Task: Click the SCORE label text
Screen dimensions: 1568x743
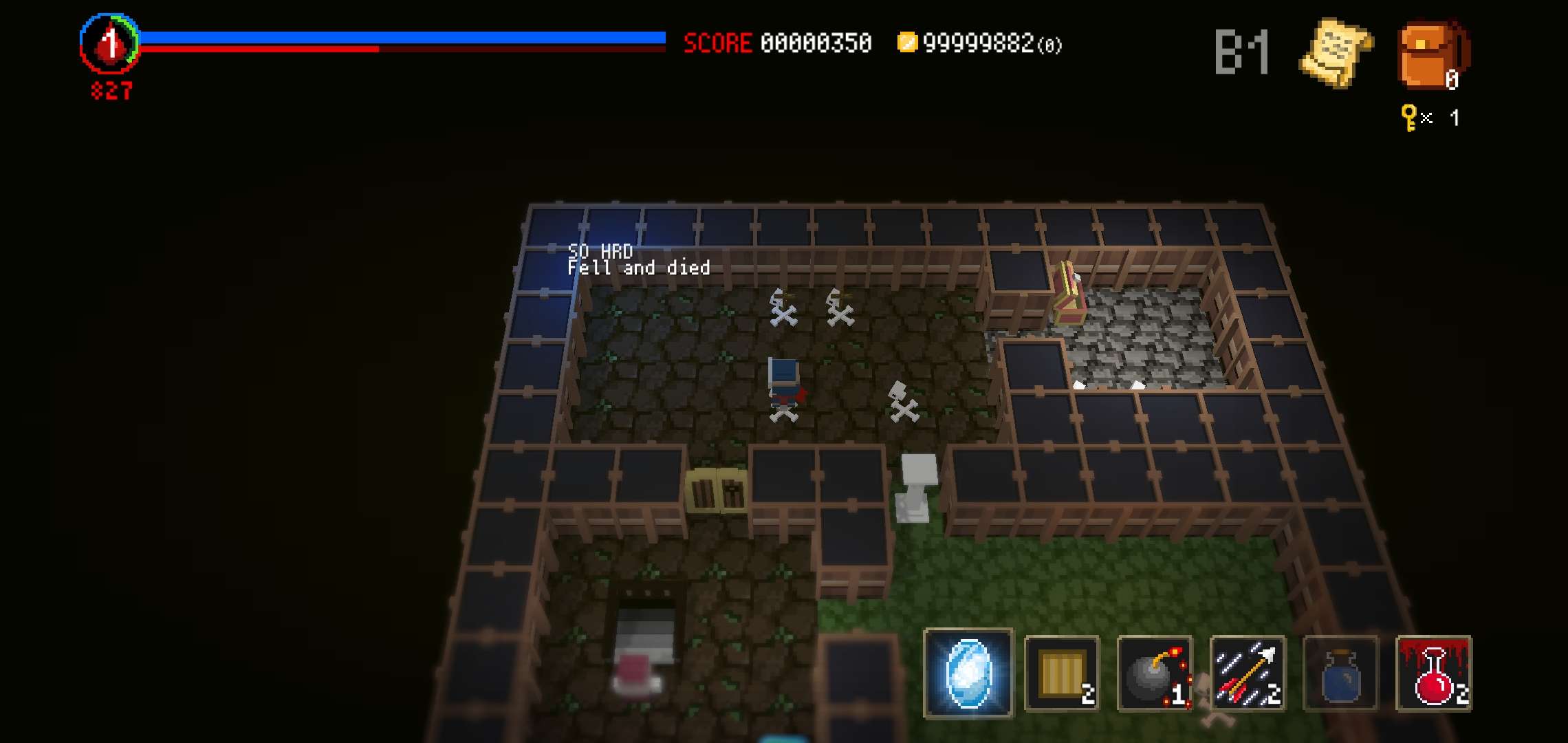Action: pos(717,43)
